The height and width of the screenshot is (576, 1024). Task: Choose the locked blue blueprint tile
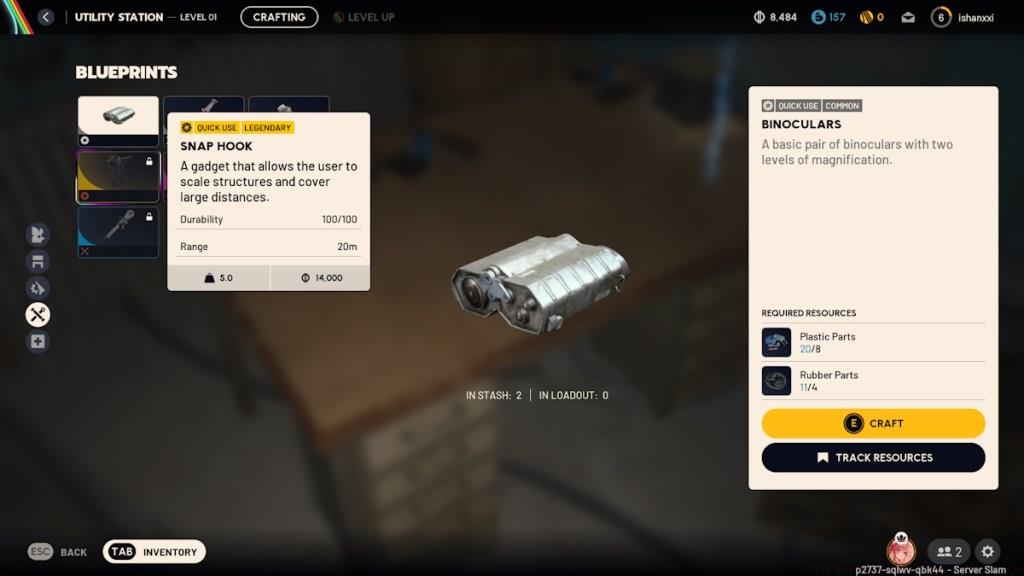[x=118, y=231]
